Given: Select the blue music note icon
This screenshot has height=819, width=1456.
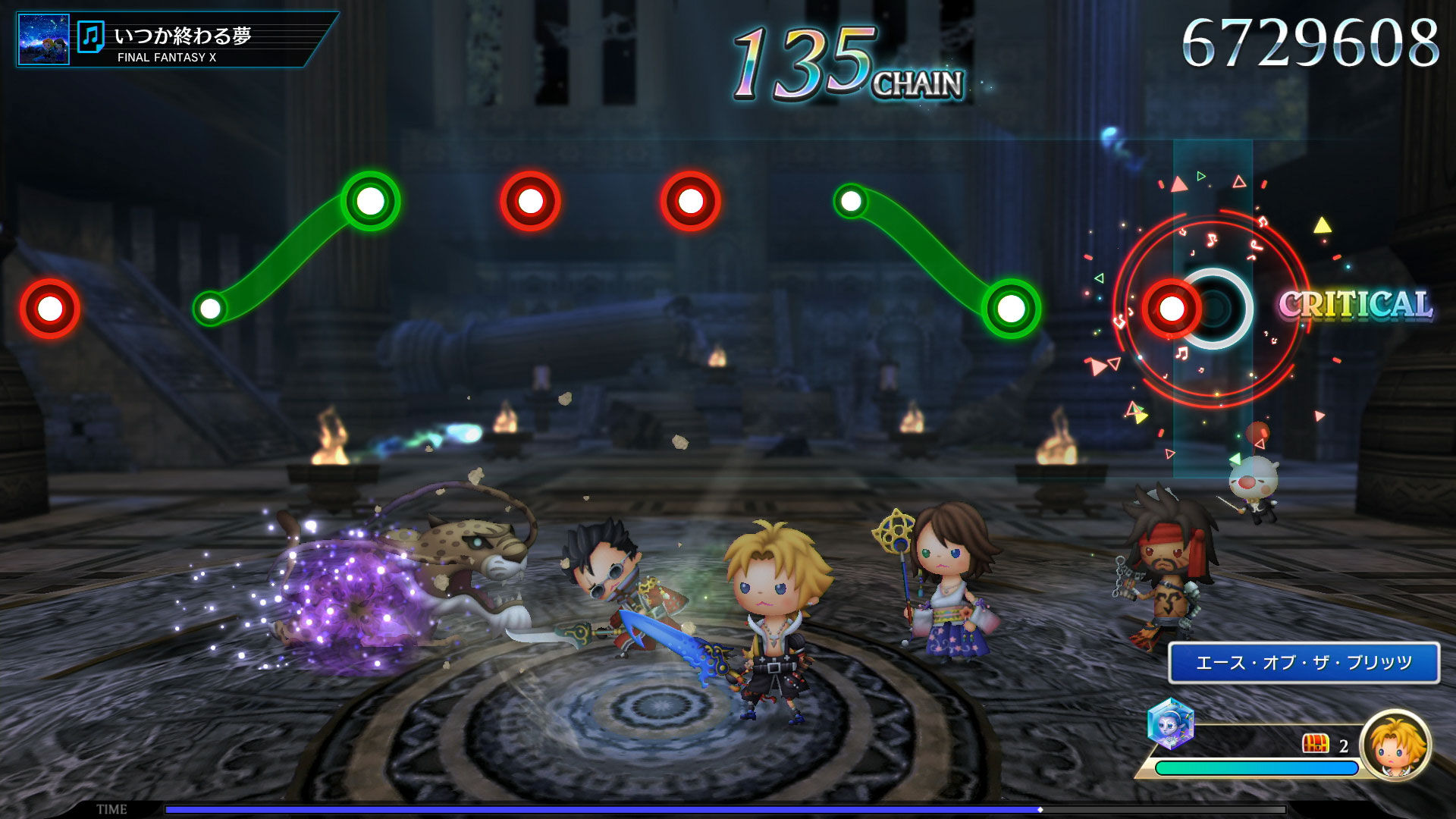Looking at the screenshot, I should coord(91,37).
